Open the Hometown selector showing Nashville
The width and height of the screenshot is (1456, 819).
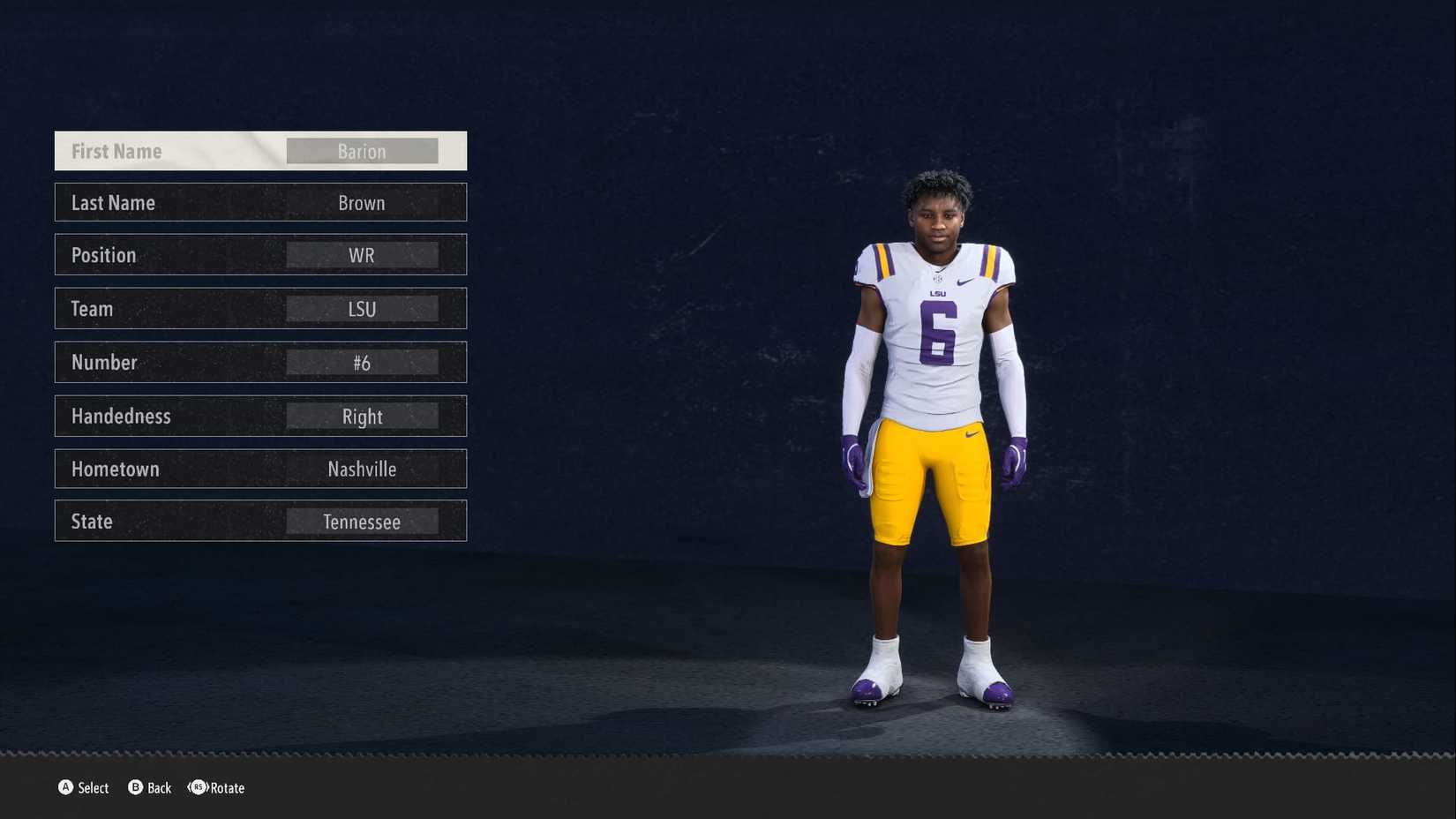tap(362, 469)
